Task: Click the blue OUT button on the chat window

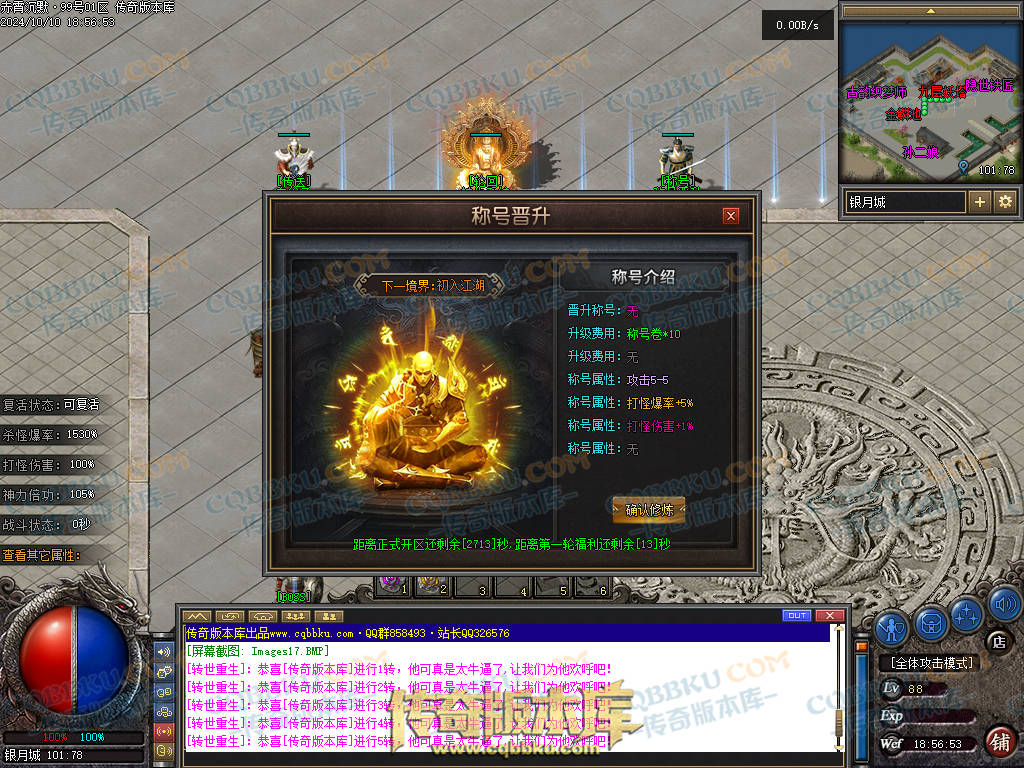Action: (797, 615)
